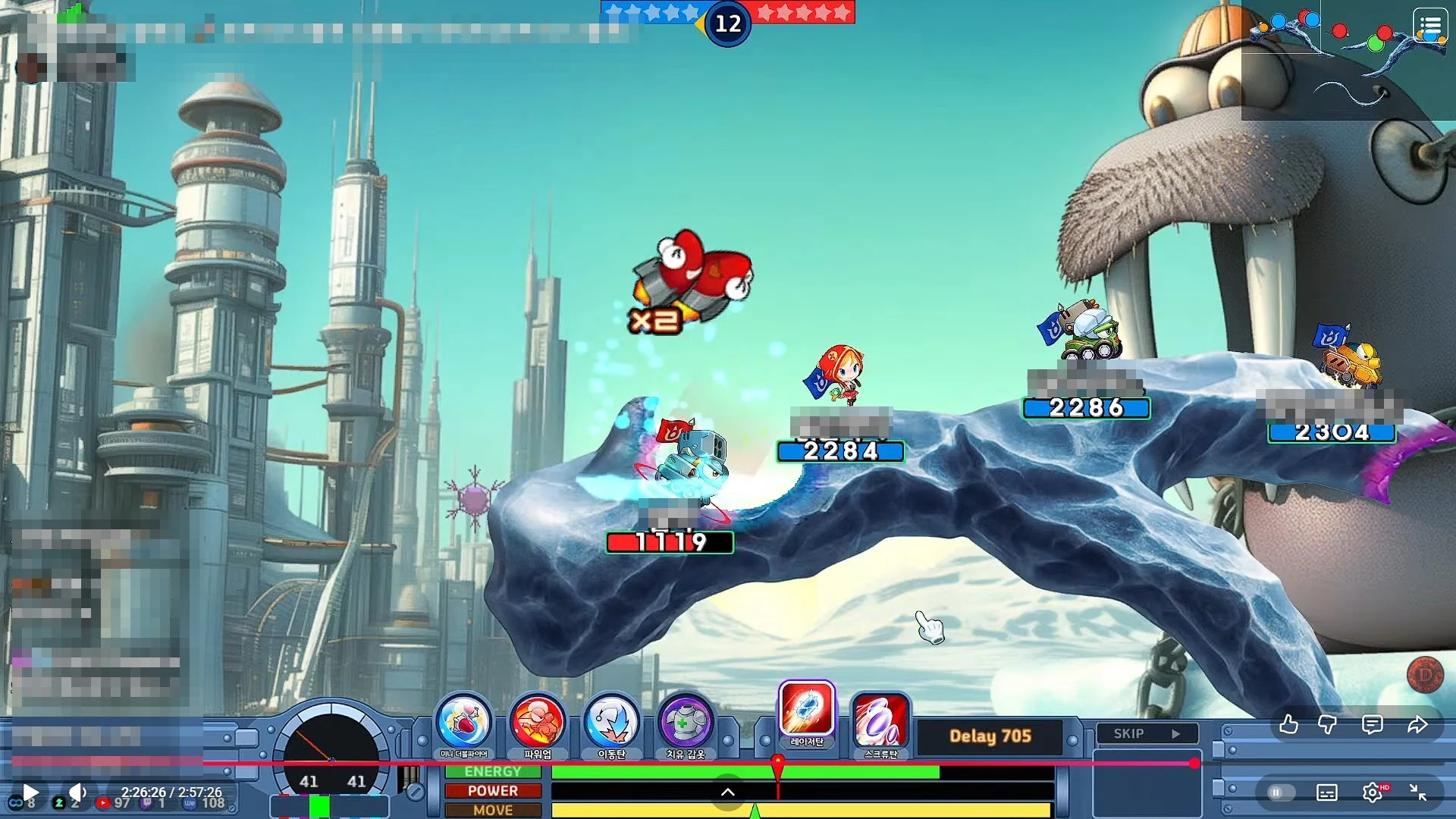Choose the 치유 갑옷 healing armor item
The width and height of the screenshot is (1456, 819).
click(x=685, y=723)
